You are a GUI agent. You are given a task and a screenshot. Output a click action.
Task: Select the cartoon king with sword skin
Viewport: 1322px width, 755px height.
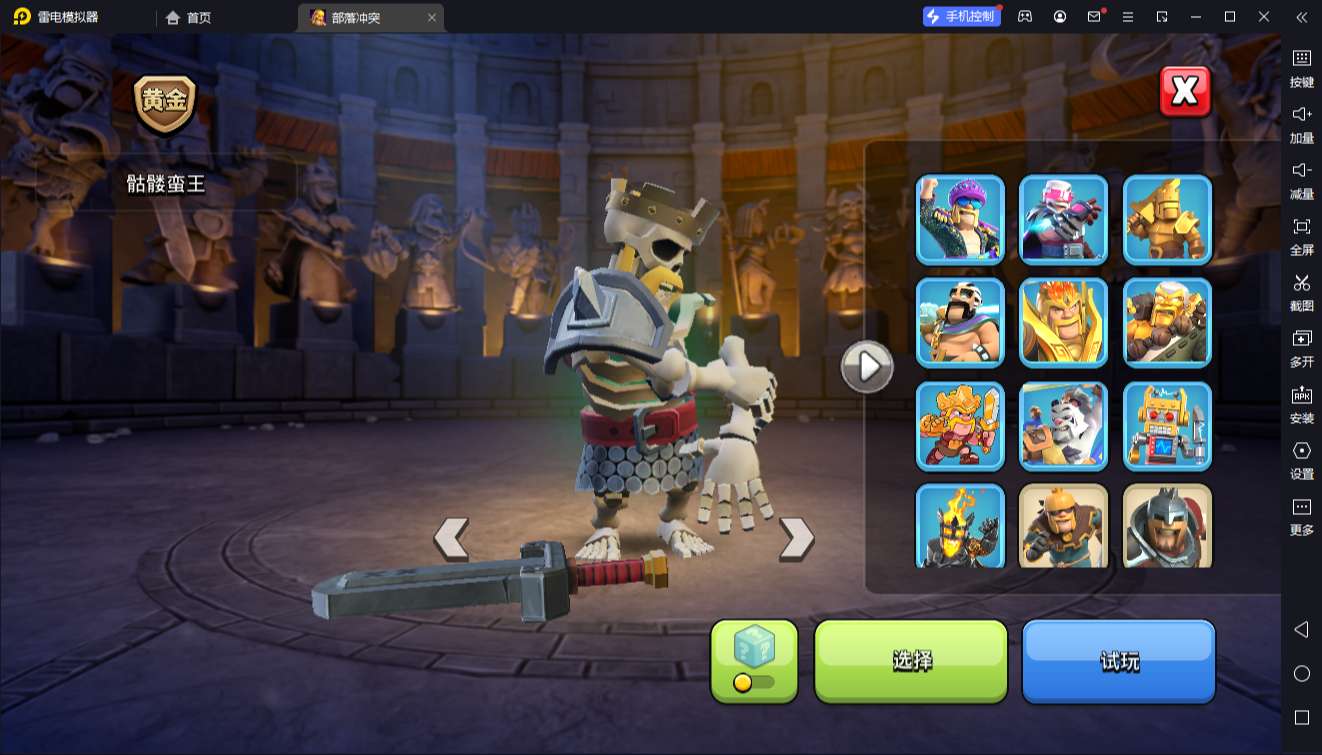pos(960,427)
